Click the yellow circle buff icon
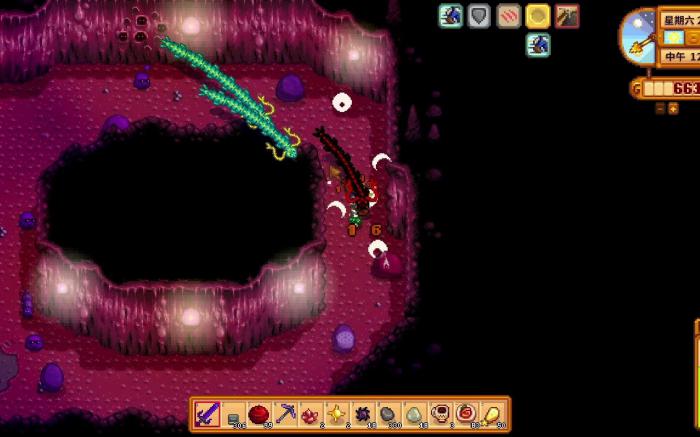The height and width of the screenshot is (437, 700). 538,16
